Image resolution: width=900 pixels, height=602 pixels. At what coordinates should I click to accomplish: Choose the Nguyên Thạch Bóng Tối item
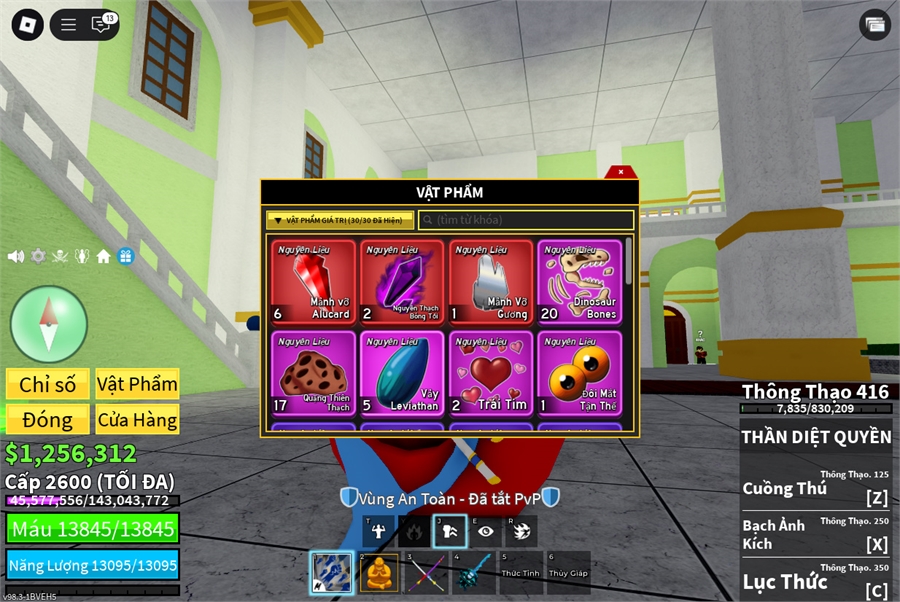pos(402,281)
